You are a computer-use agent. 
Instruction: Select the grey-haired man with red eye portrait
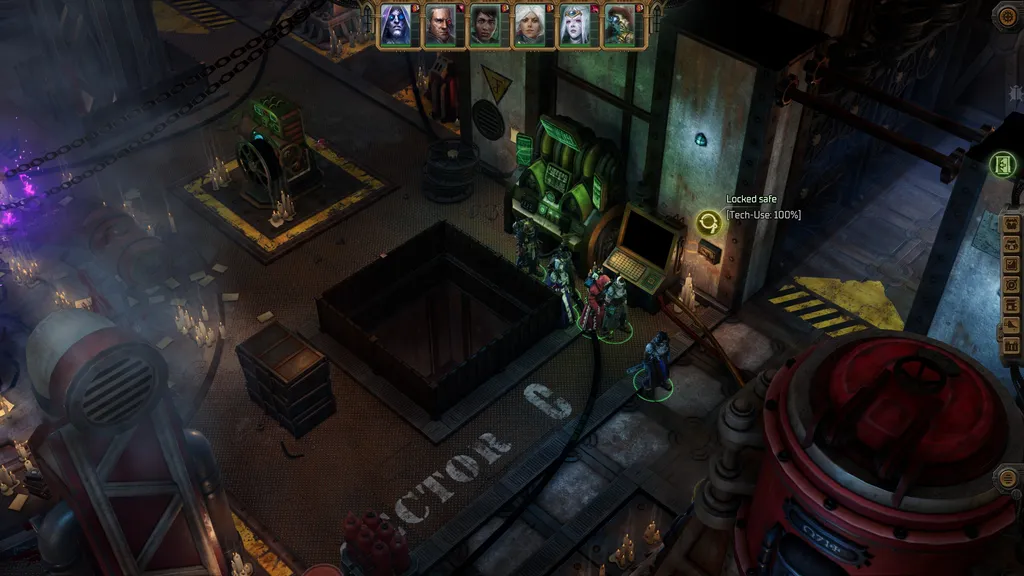[x=440, y=25]
